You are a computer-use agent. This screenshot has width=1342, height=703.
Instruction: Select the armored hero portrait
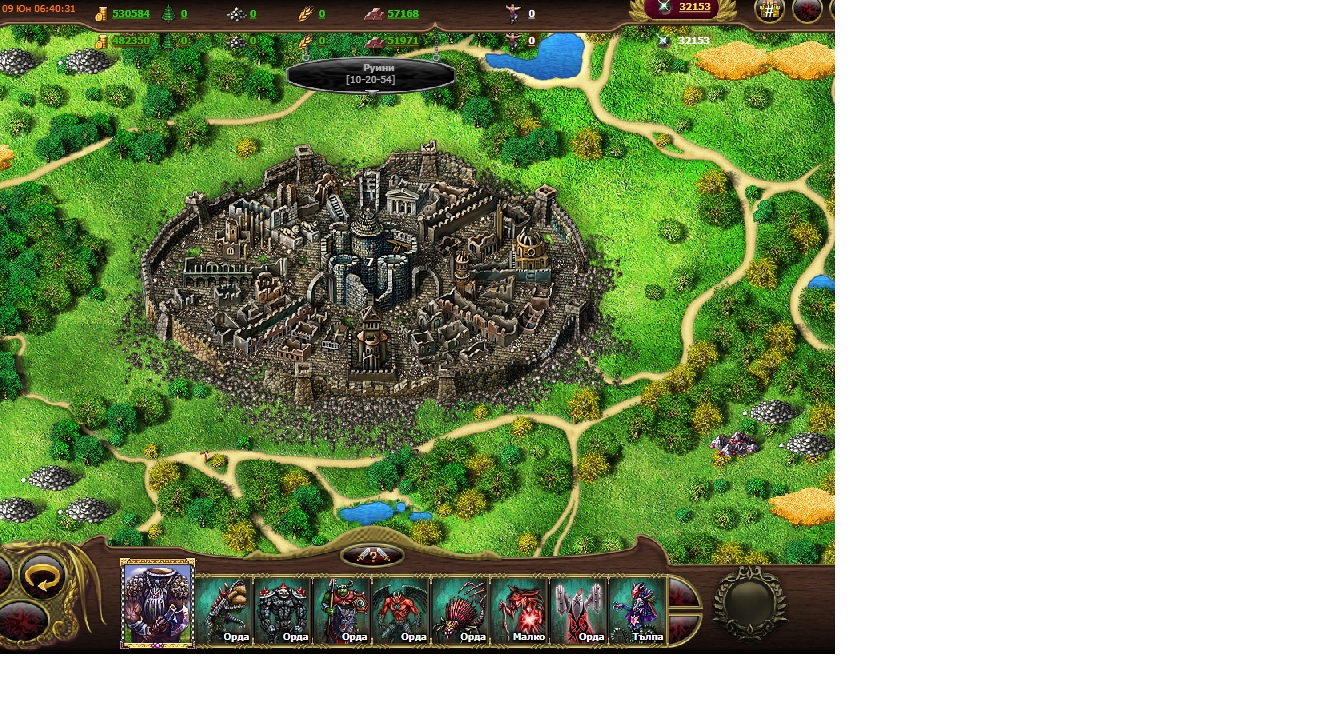[157, 604]
